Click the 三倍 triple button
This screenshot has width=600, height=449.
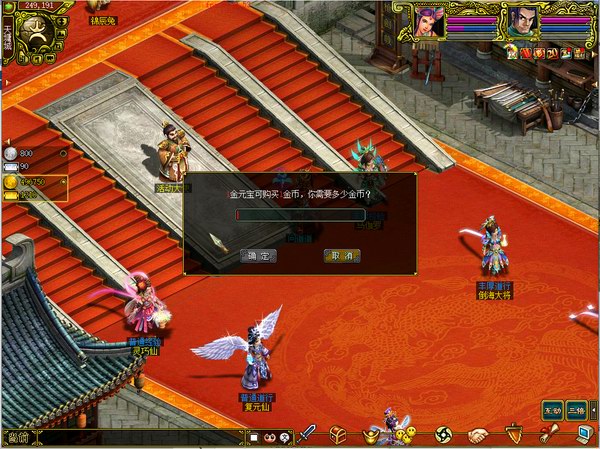click(x=576, y=410)
